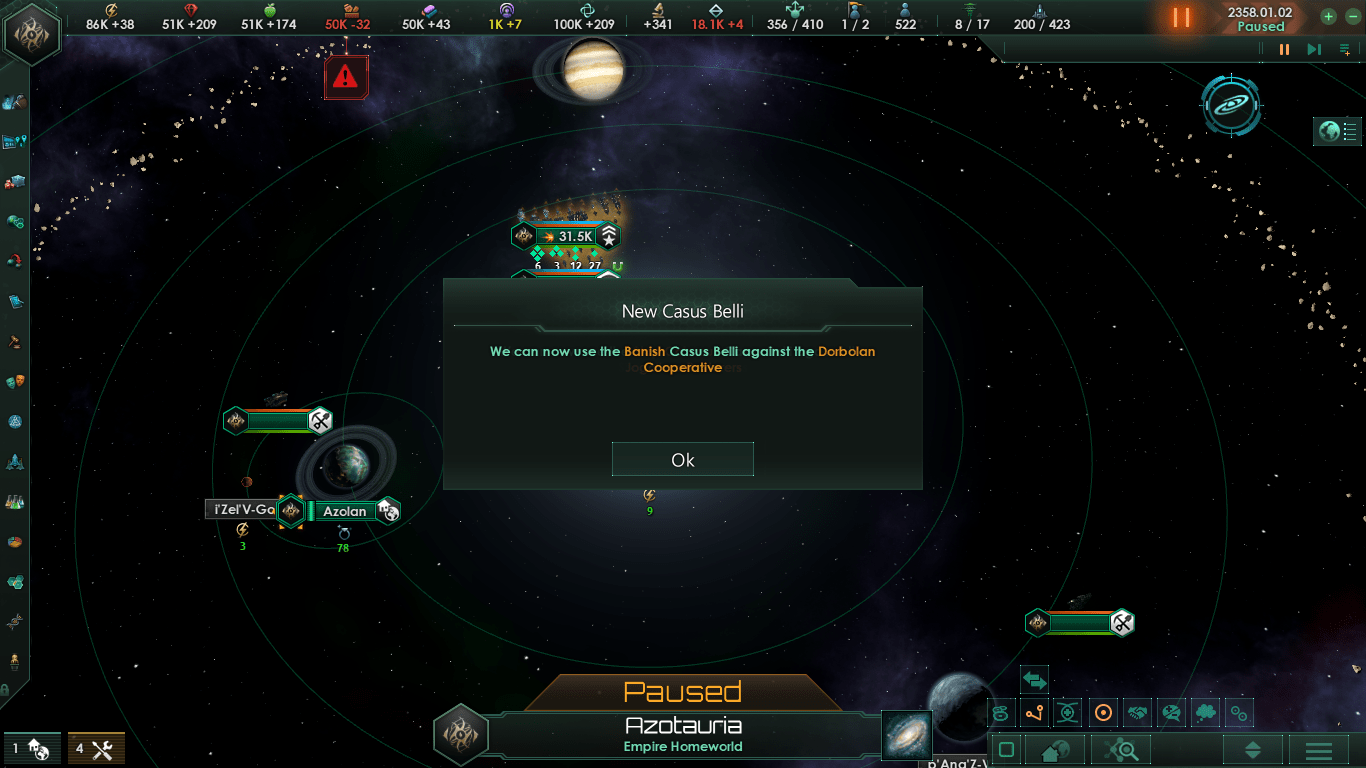Click the large orange pause button
Screen dimensions: 1366x768
click(x=1181, y=18)
